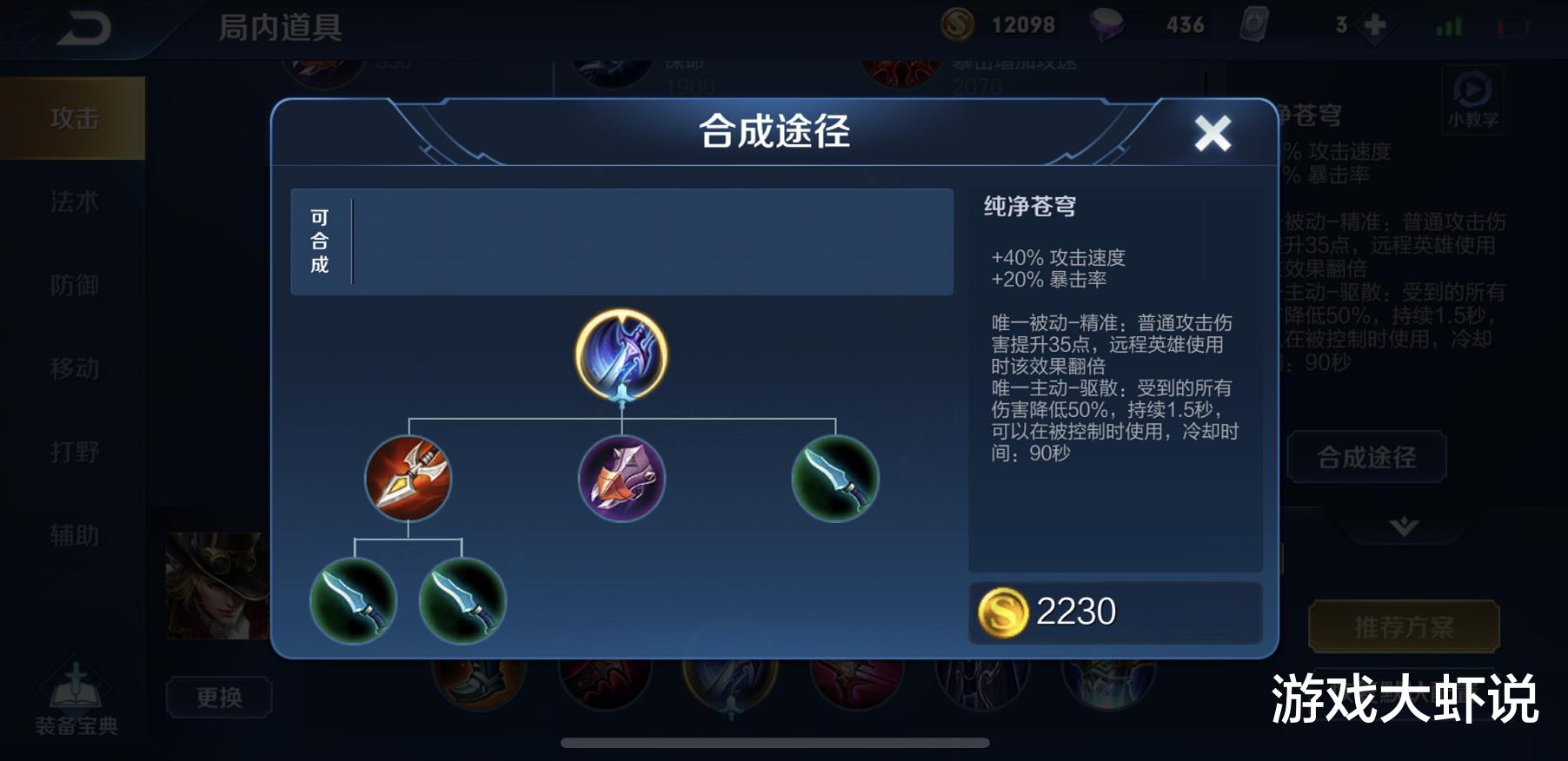1568x761 pixels.
Task: Switch to the 防御 defense category tab
Action: point(73,285)
